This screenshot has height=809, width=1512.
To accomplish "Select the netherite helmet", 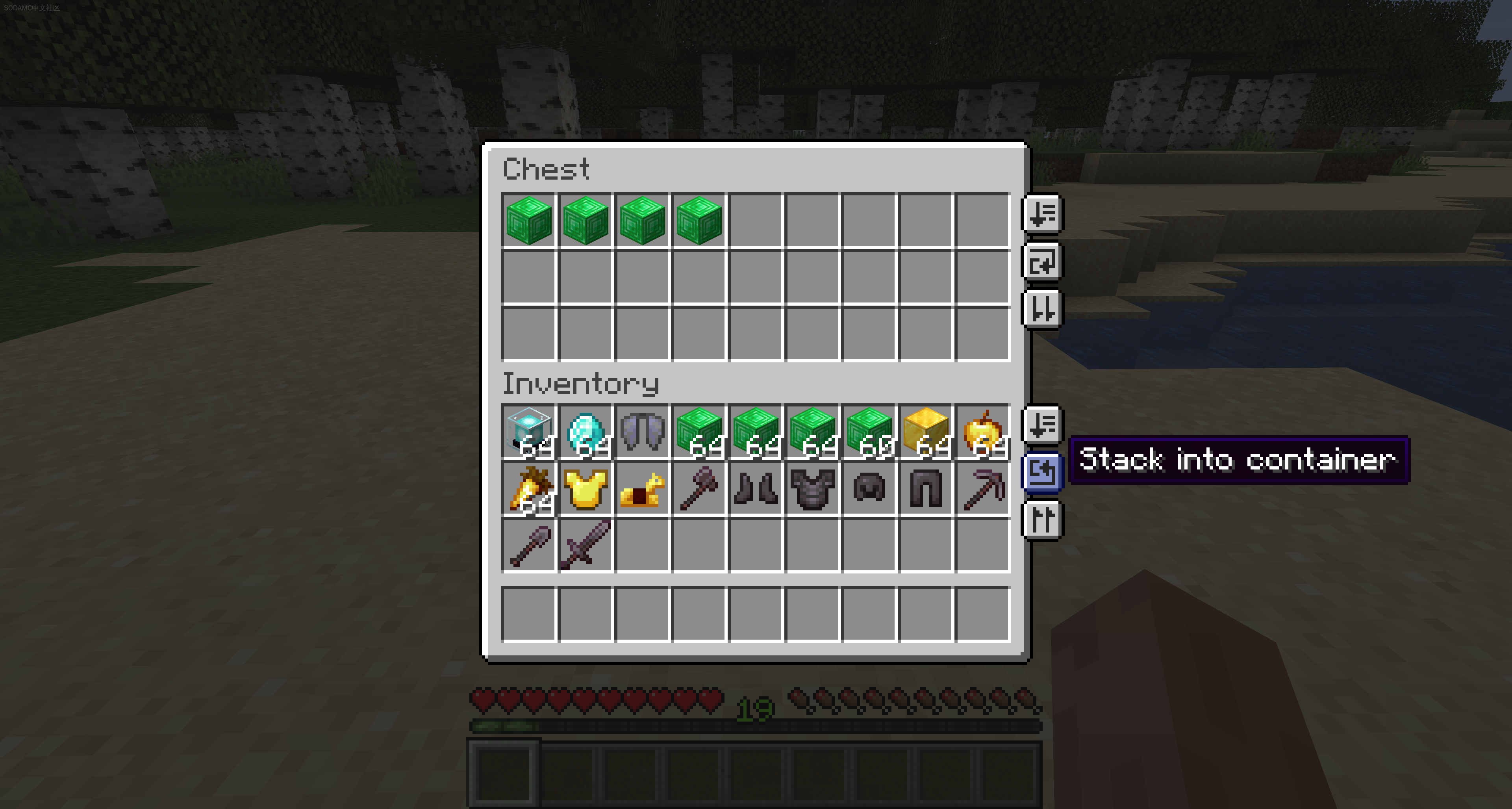I will click(869, 488).
